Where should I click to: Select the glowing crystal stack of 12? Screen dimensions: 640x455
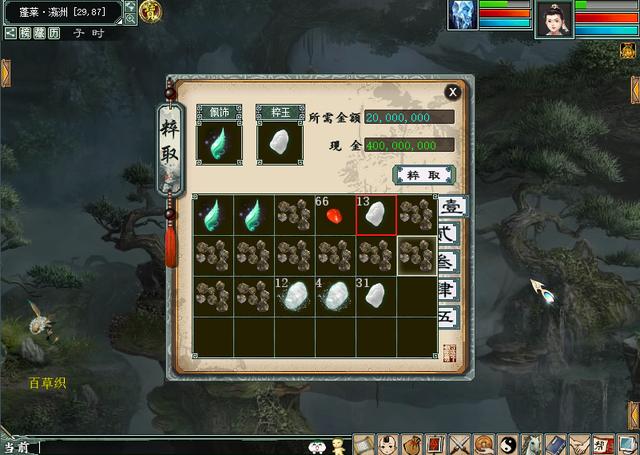pyautogui.click(x=295, y=296)
